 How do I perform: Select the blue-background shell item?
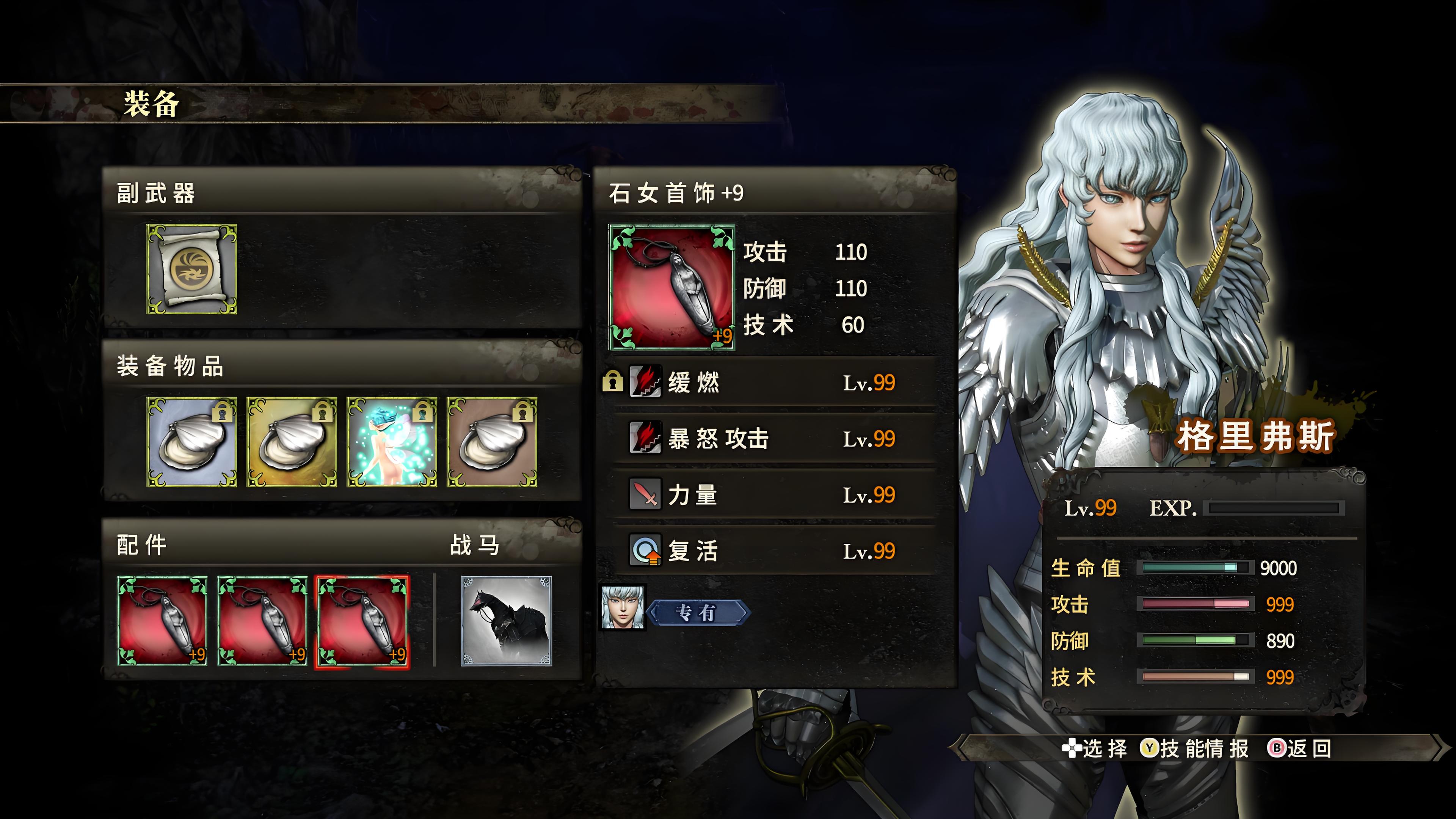[191, 442]
